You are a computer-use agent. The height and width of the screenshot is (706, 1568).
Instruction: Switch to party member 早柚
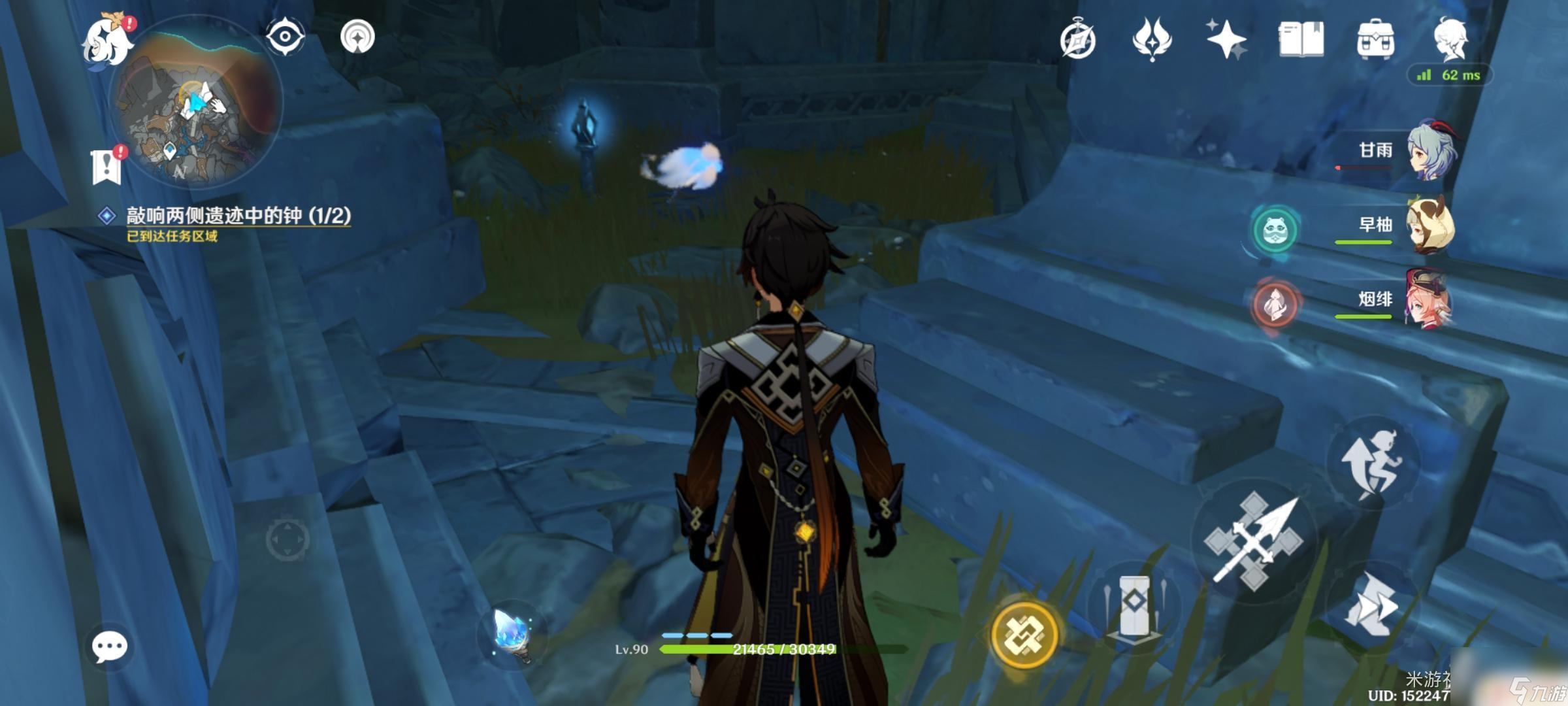[x=1429, y=226]
